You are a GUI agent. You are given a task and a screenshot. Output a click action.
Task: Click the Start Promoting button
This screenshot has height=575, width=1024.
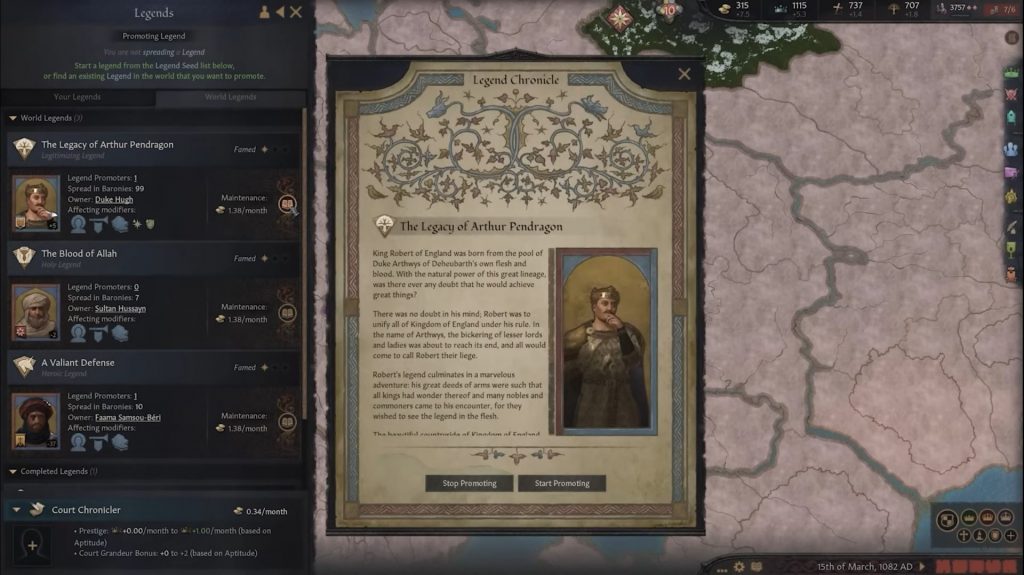point(562,483)
